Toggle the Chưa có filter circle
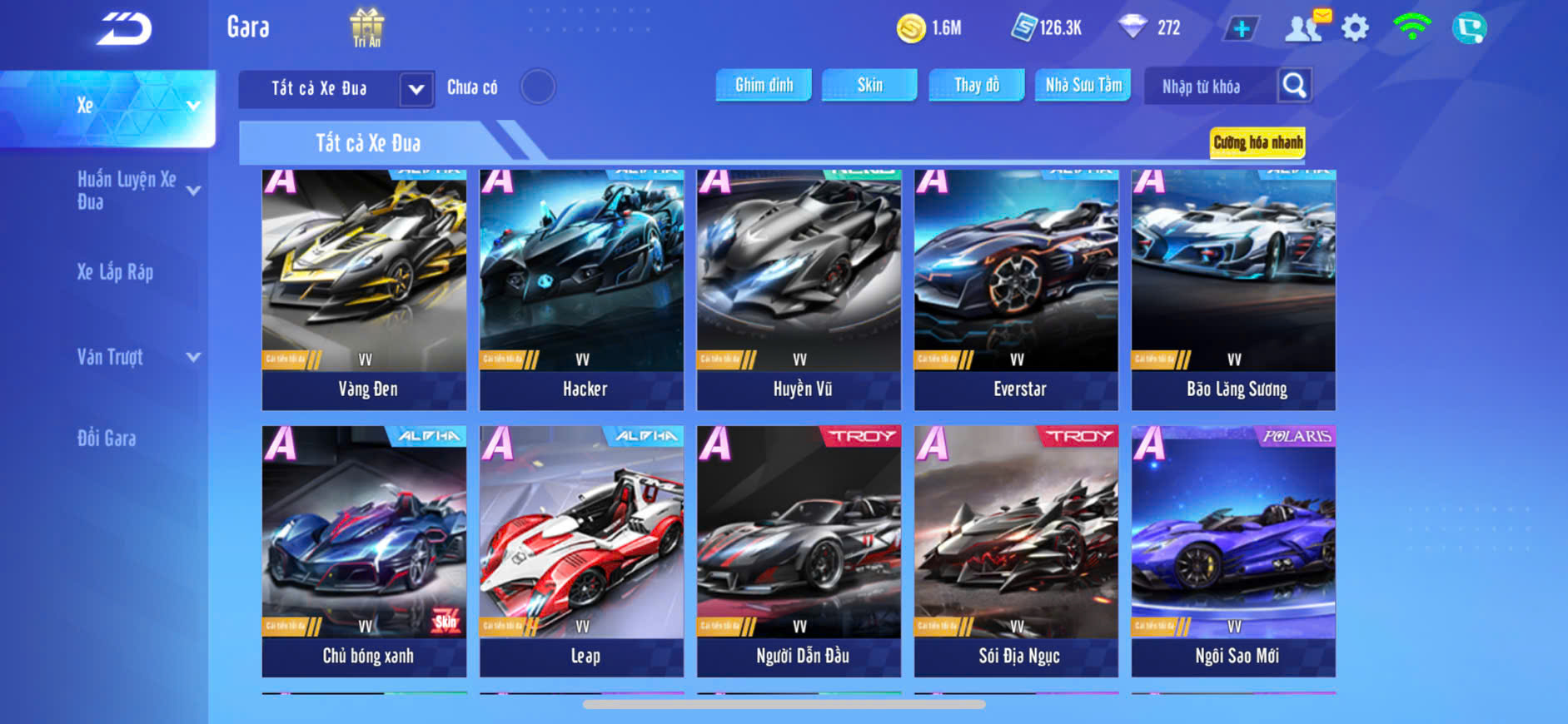The image size is (1568, 724). [538, 87]
